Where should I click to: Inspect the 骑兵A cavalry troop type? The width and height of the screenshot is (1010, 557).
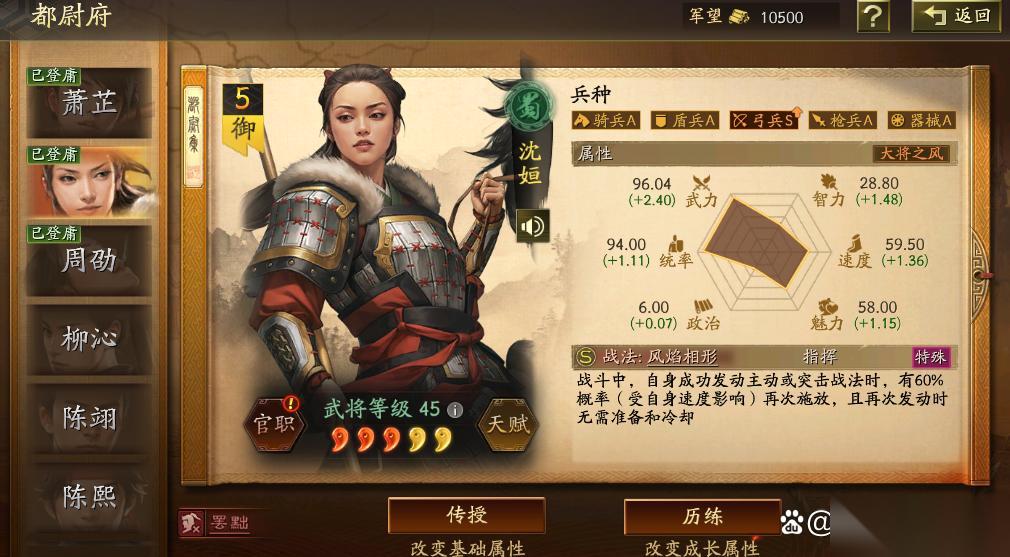[605, 120]
